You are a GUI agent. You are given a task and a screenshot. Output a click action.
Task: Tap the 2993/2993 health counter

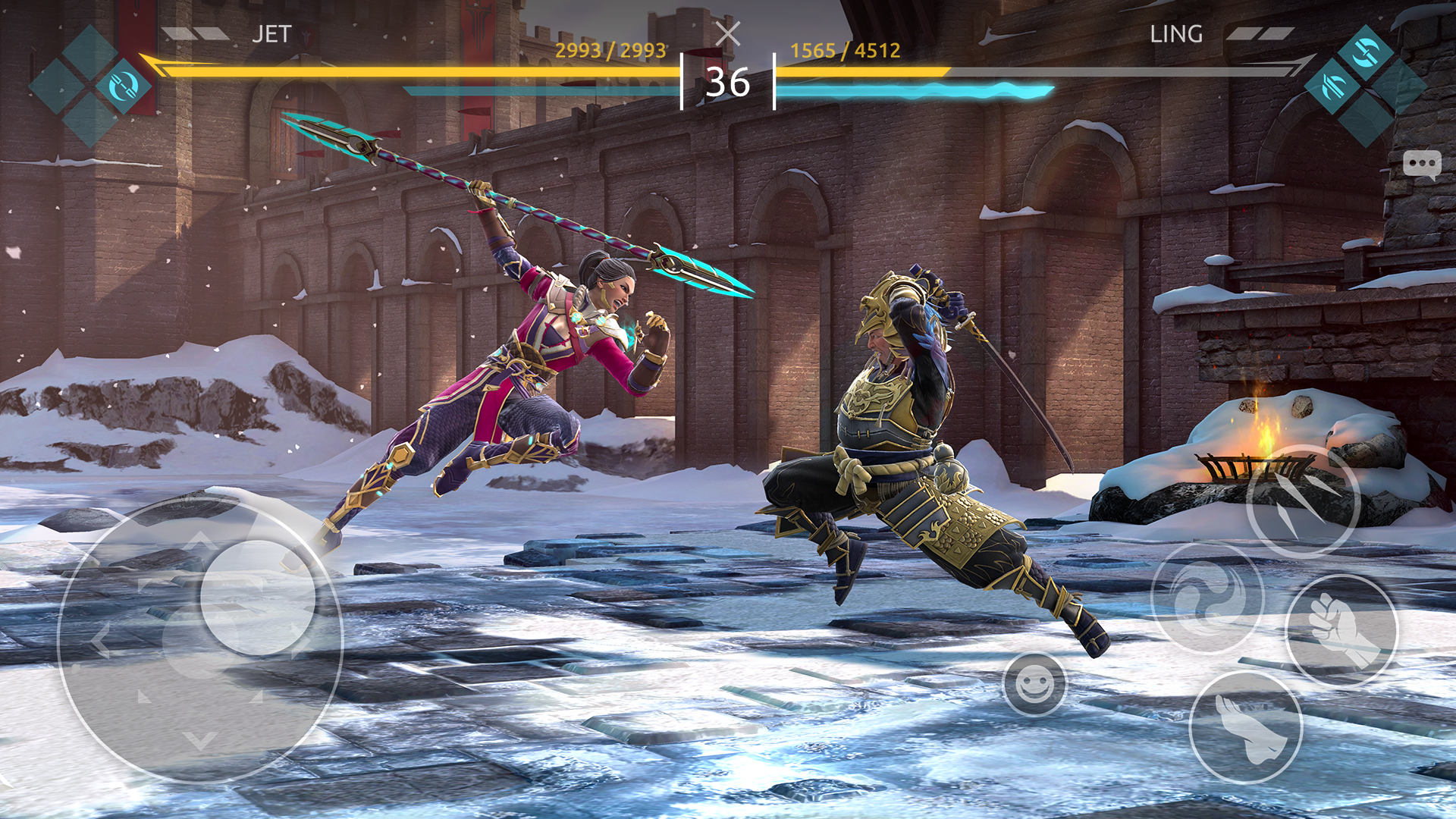click(x=611, y=52)
